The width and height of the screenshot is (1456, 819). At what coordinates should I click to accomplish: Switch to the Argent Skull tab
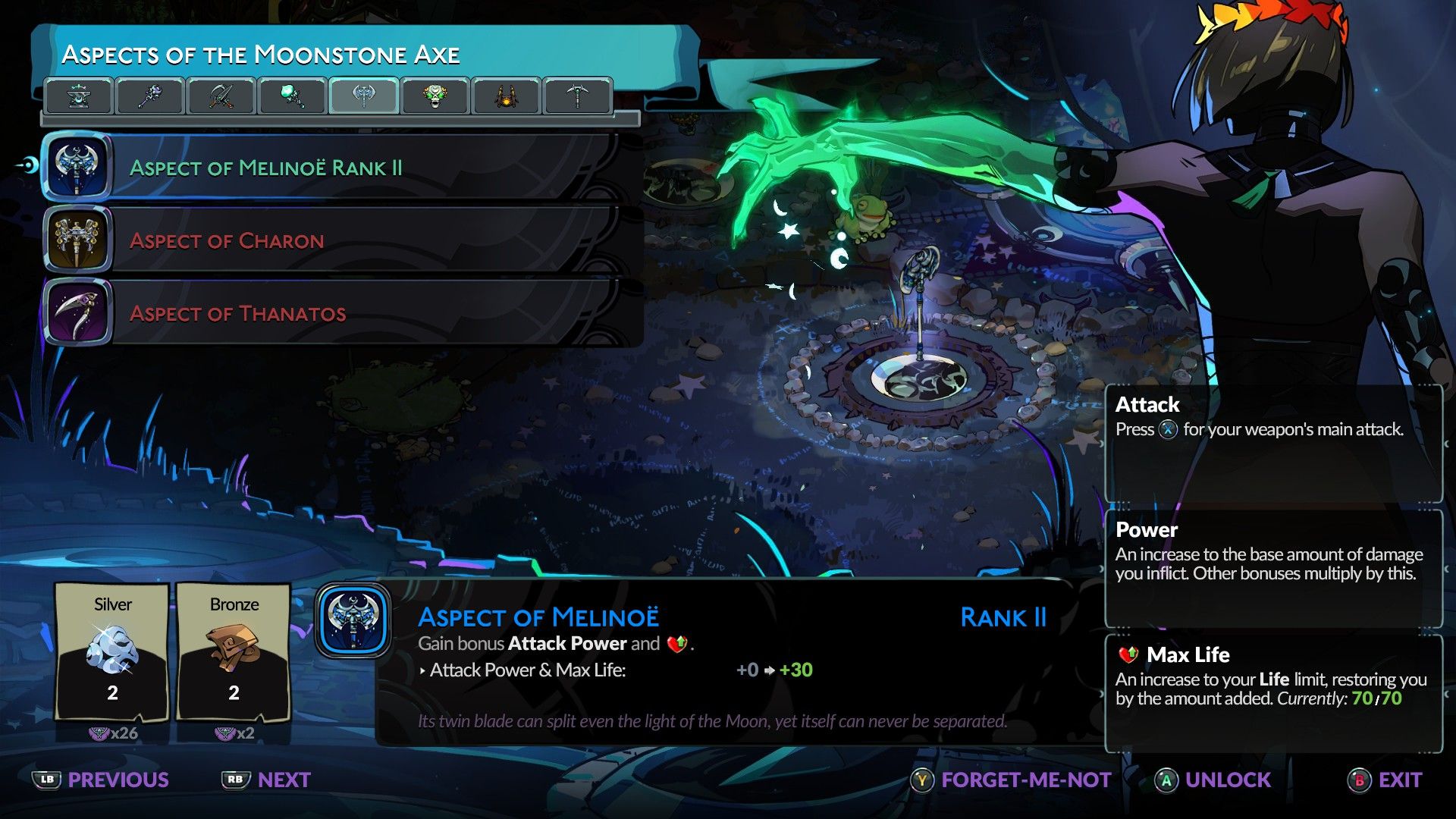click(435, 96)
